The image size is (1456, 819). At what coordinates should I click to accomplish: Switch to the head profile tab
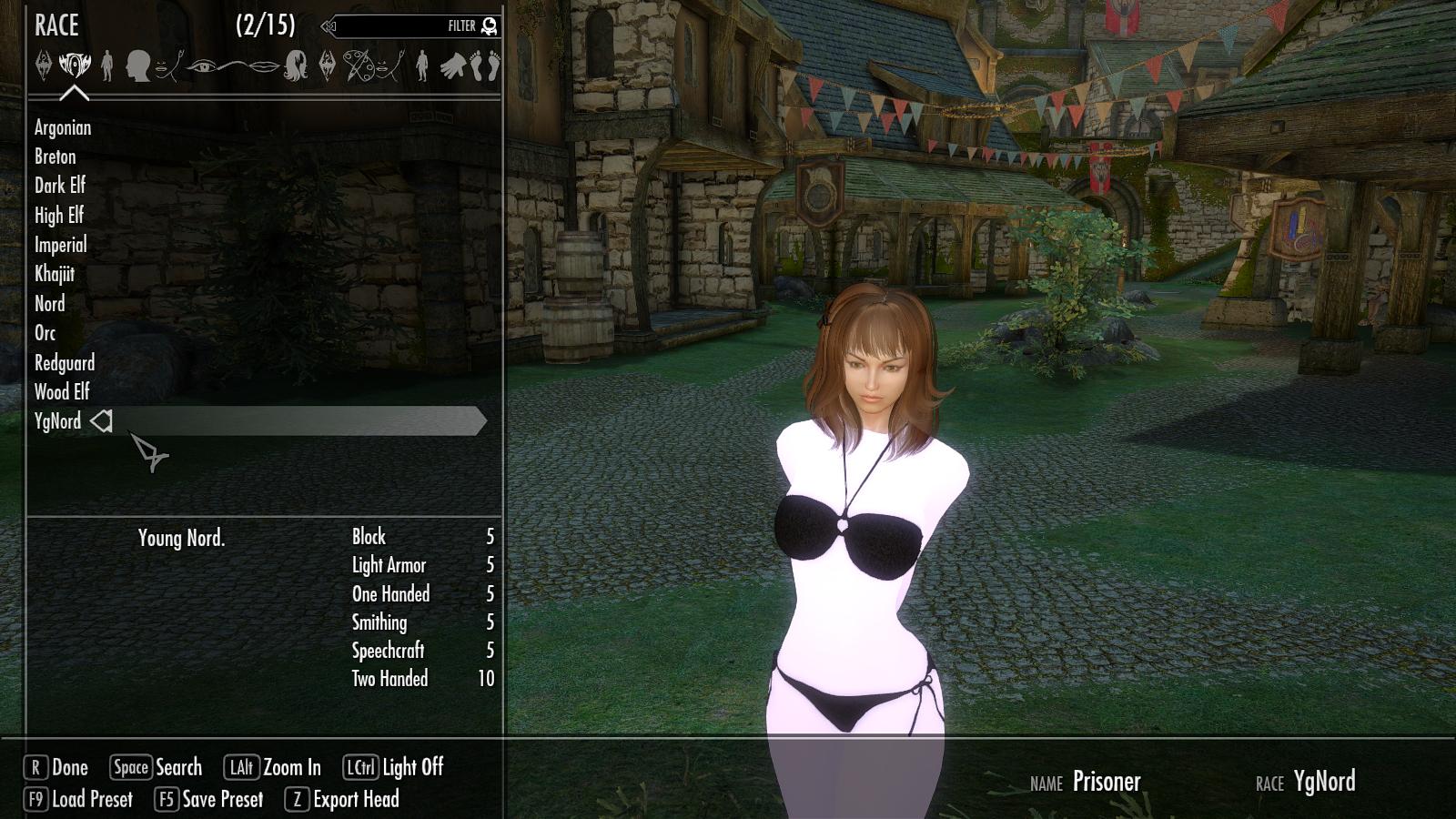pos(137,66)
